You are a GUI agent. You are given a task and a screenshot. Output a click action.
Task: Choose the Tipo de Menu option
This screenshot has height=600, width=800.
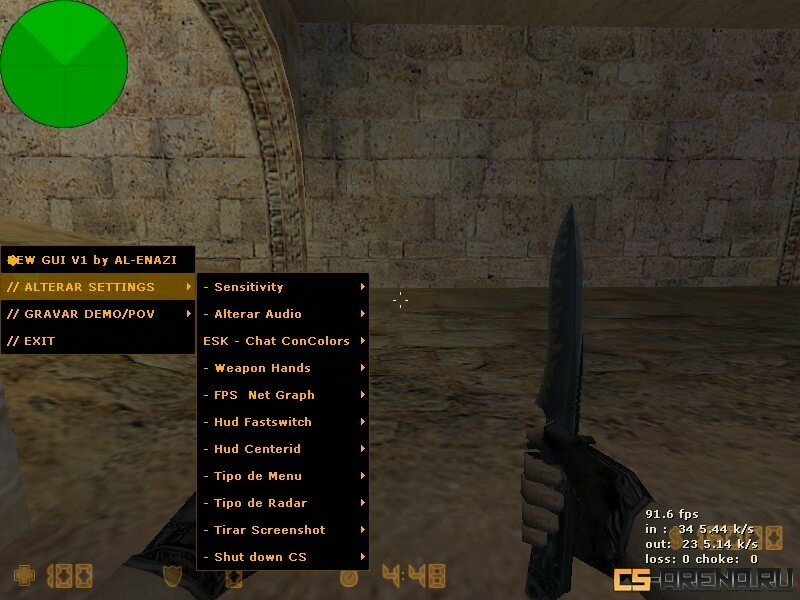coord(283,476)
